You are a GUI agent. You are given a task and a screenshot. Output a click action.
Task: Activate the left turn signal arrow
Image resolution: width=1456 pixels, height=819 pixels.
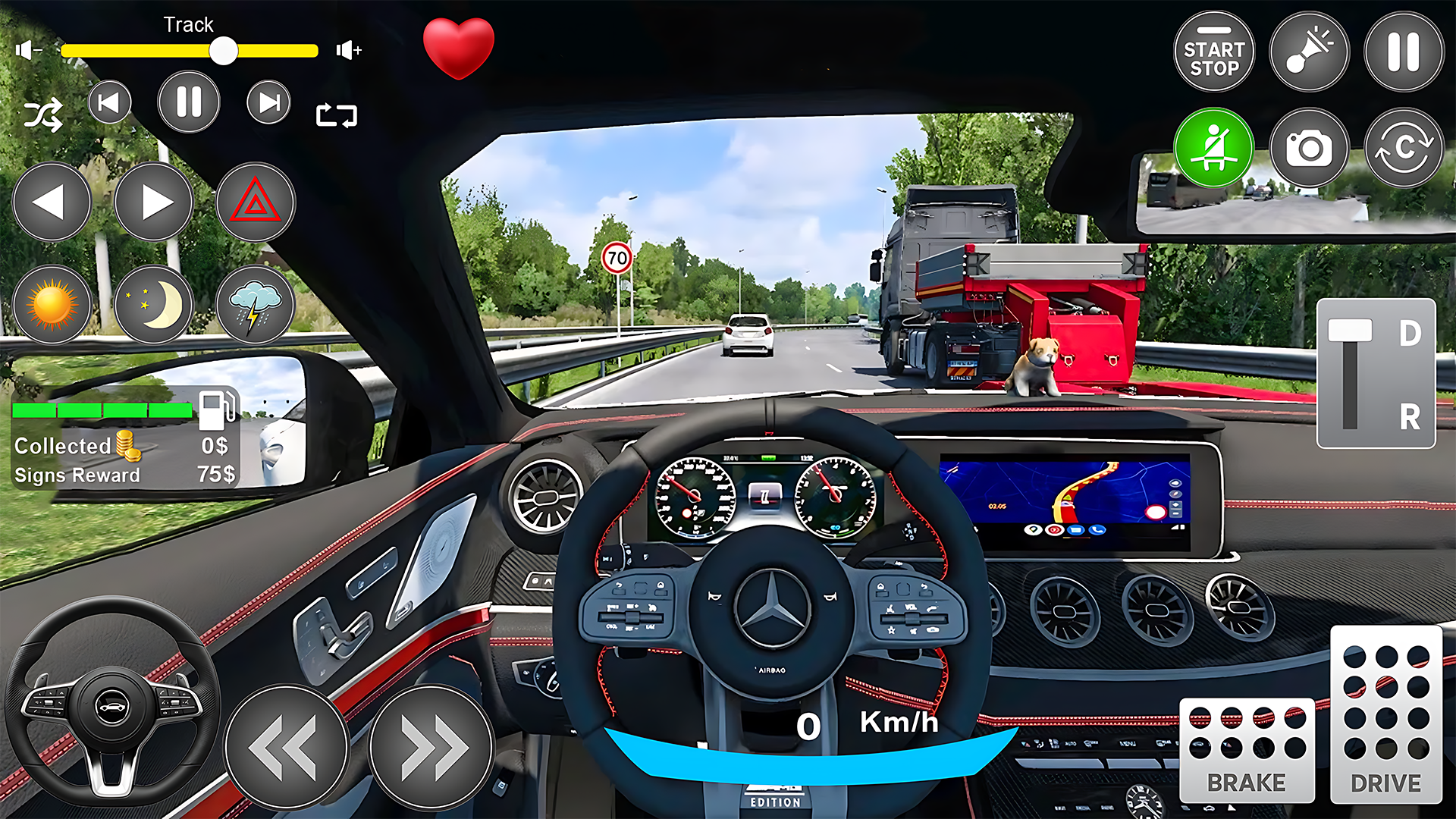(52, 202)
